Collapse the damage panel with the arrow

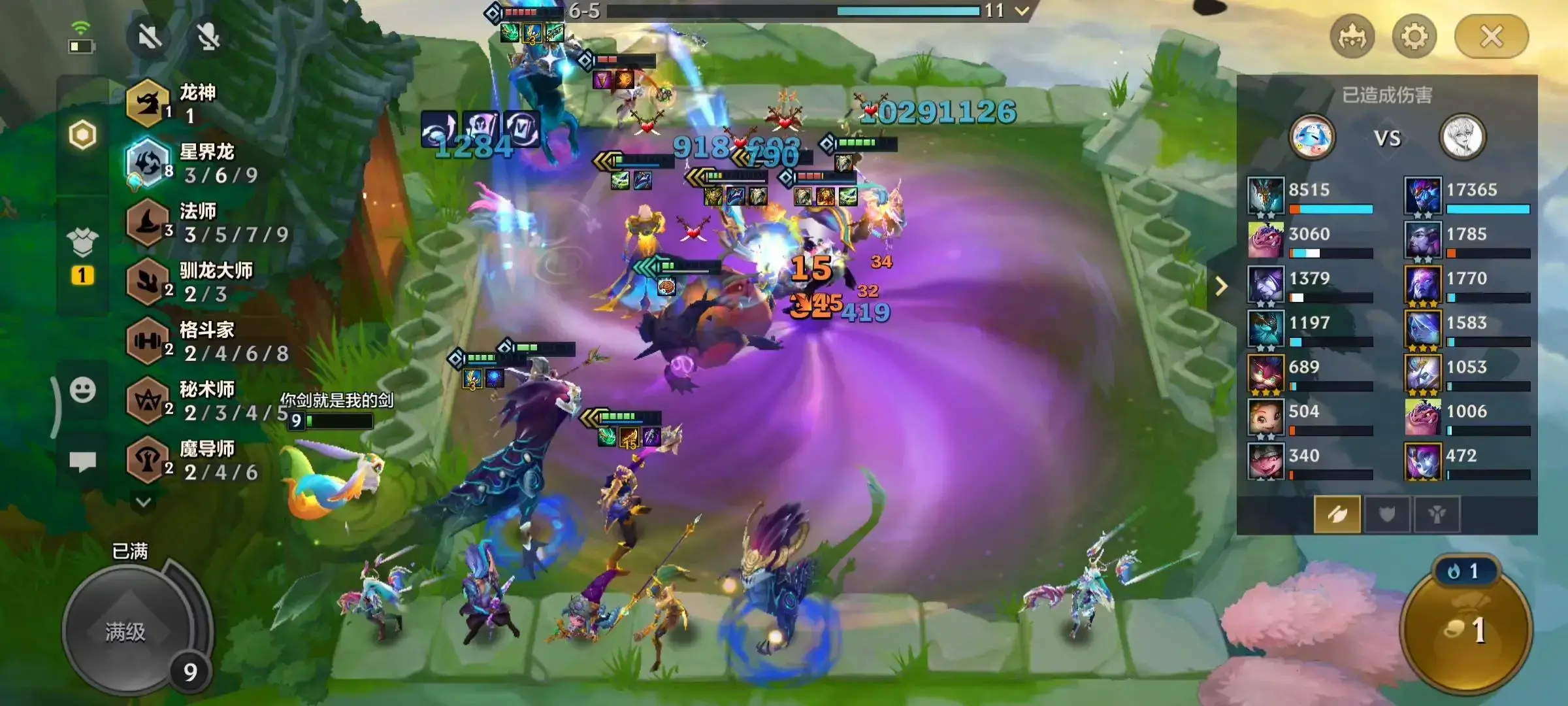(1221, 286)
